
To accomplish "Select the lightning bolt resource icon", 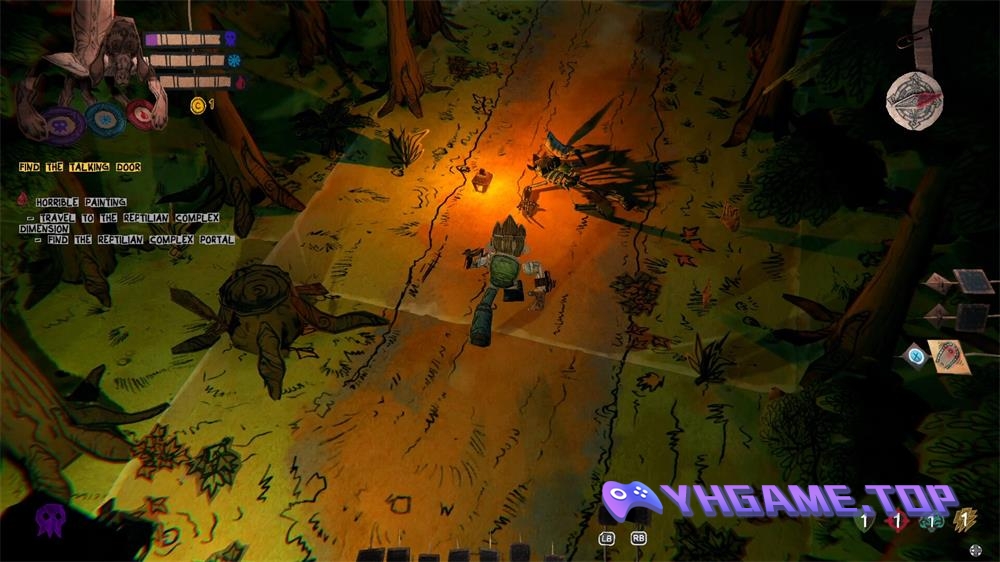I will coord(965,518).
